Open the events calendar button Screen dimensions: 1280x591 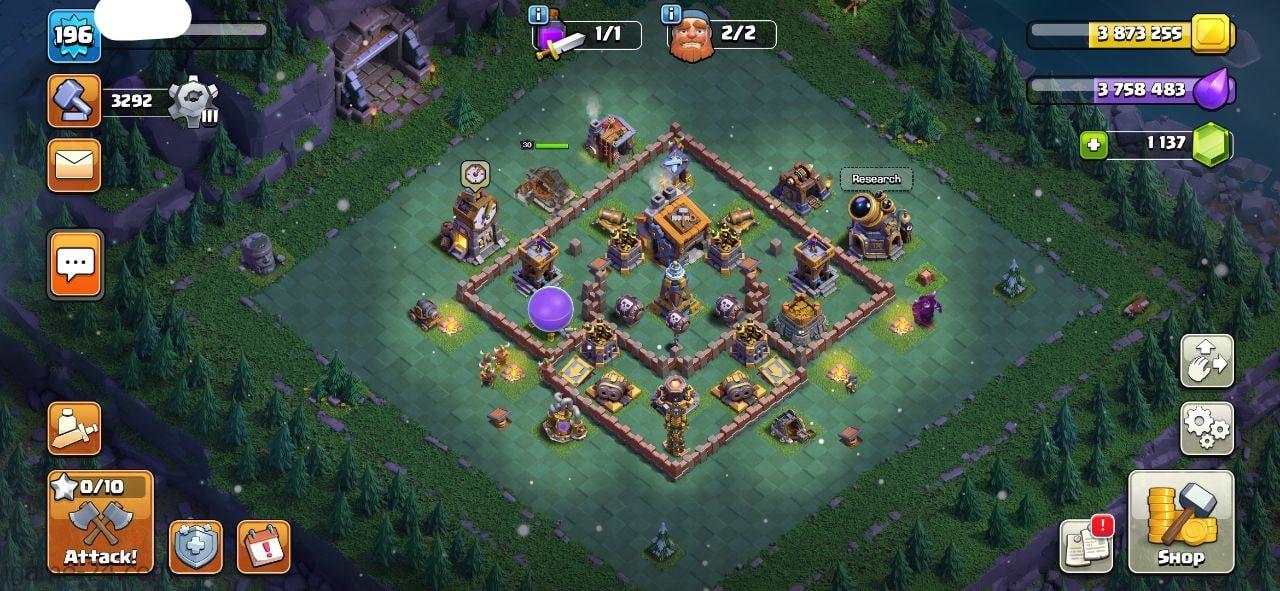263,547
